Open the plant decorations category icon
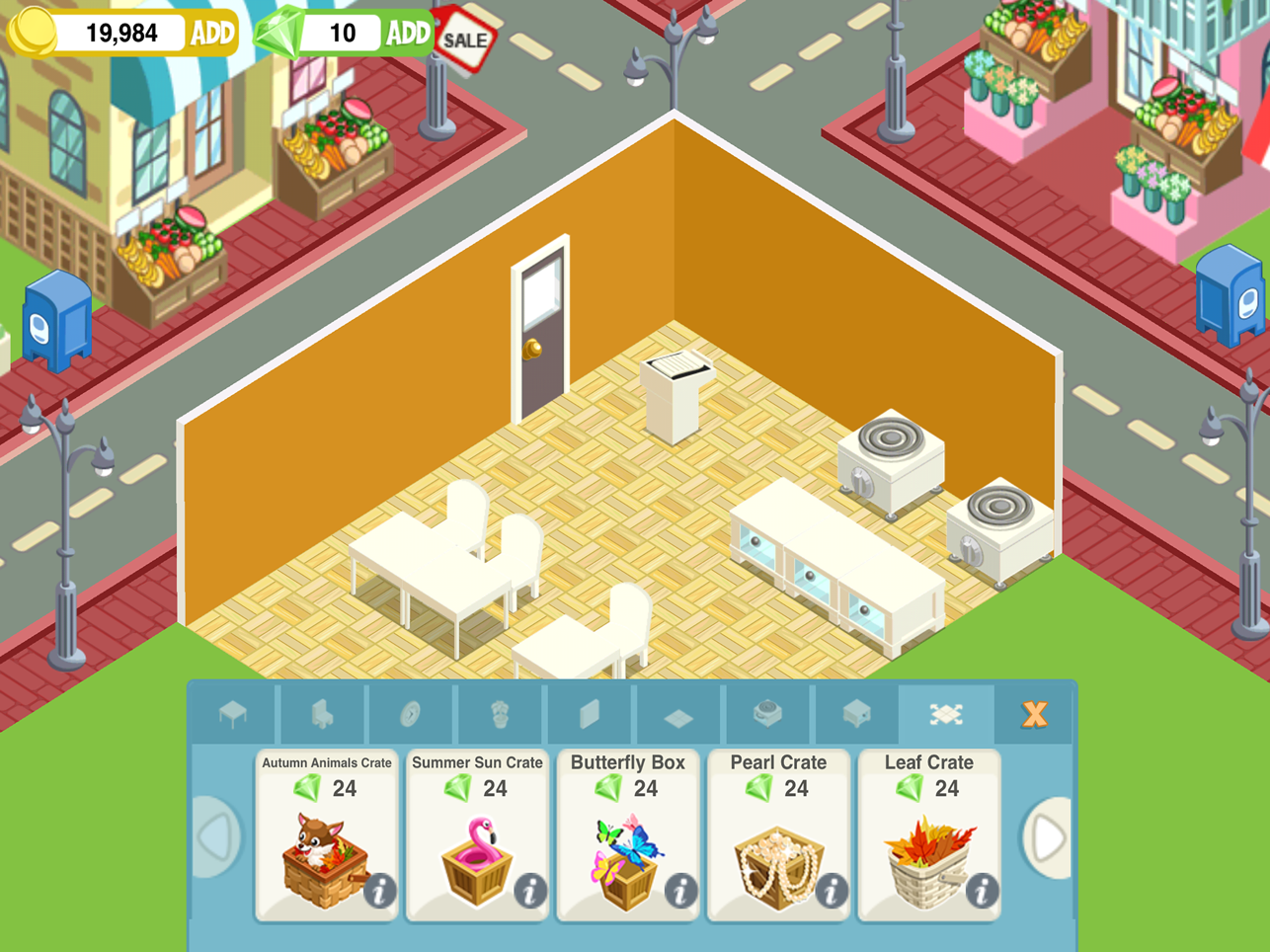This screenshot has height=952, width=1270. click(x=501, y=714)
